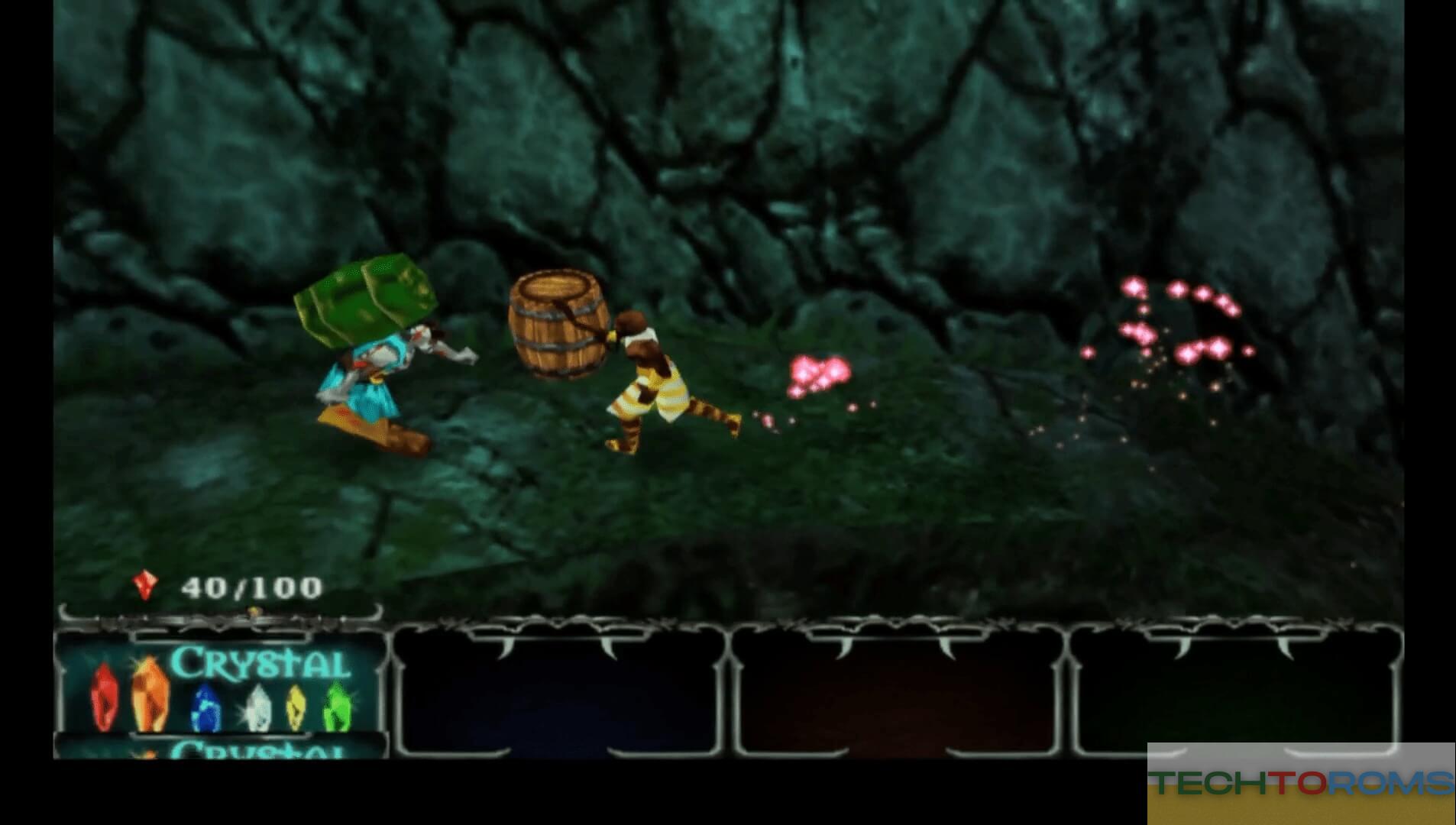
Task: Pick the blue crystal
Action: (x=205, y=705)
